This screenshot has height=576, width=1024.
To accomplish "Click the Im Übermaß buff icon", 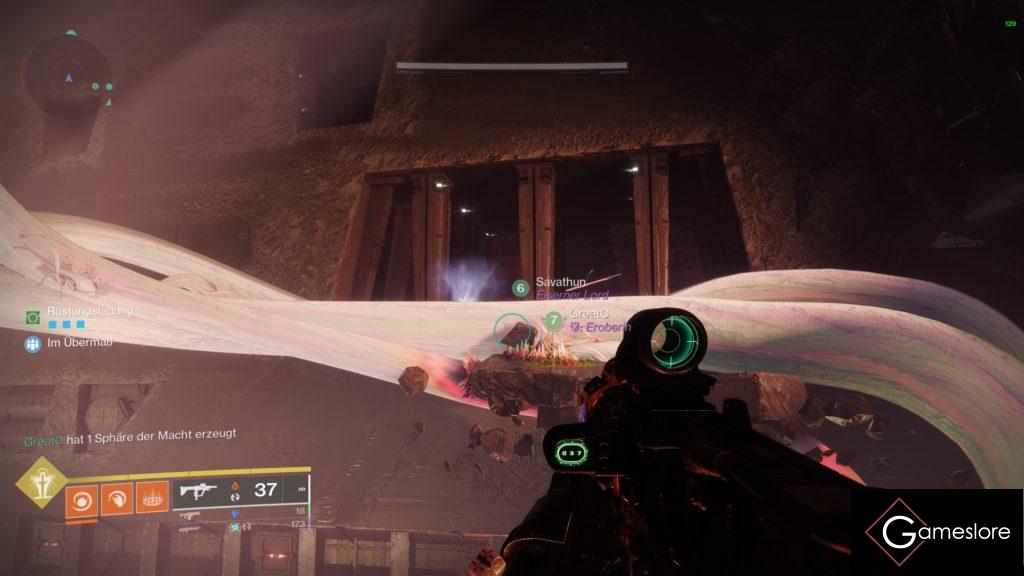I will coord(33,344).
